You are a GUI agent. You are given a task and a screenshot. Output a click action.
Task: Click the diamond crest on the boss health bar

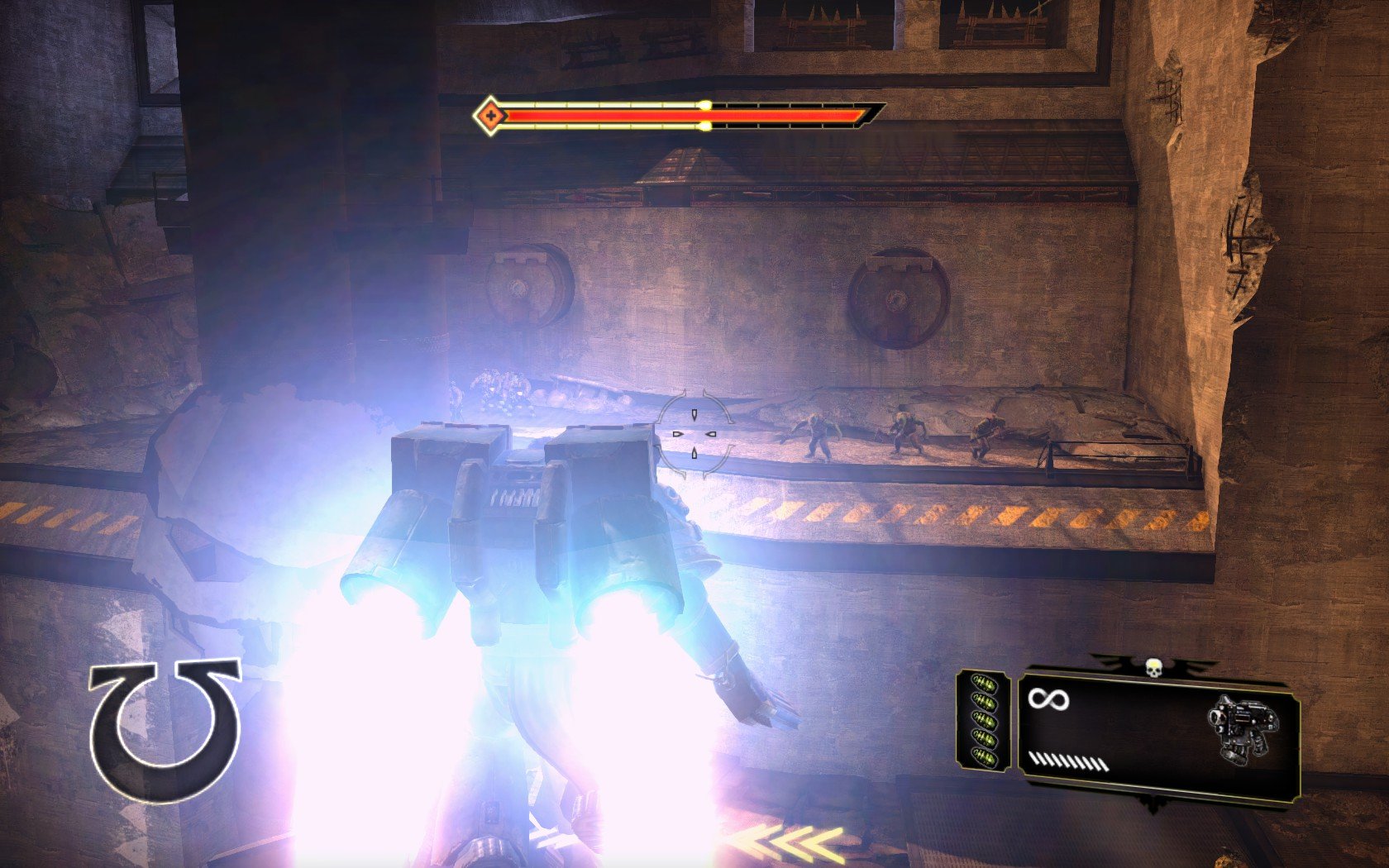click(x=490, y=115)
